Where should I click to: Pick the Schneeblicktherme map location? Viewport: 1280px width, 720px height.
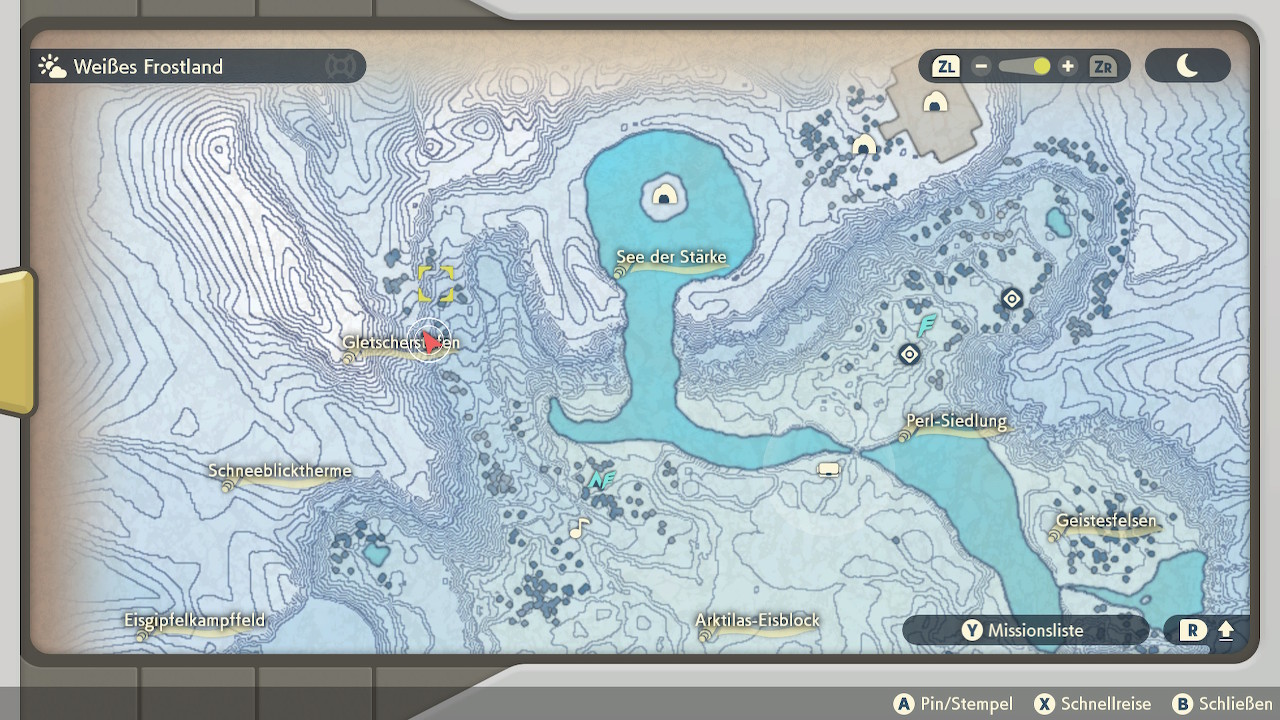[x=279, y=472]
